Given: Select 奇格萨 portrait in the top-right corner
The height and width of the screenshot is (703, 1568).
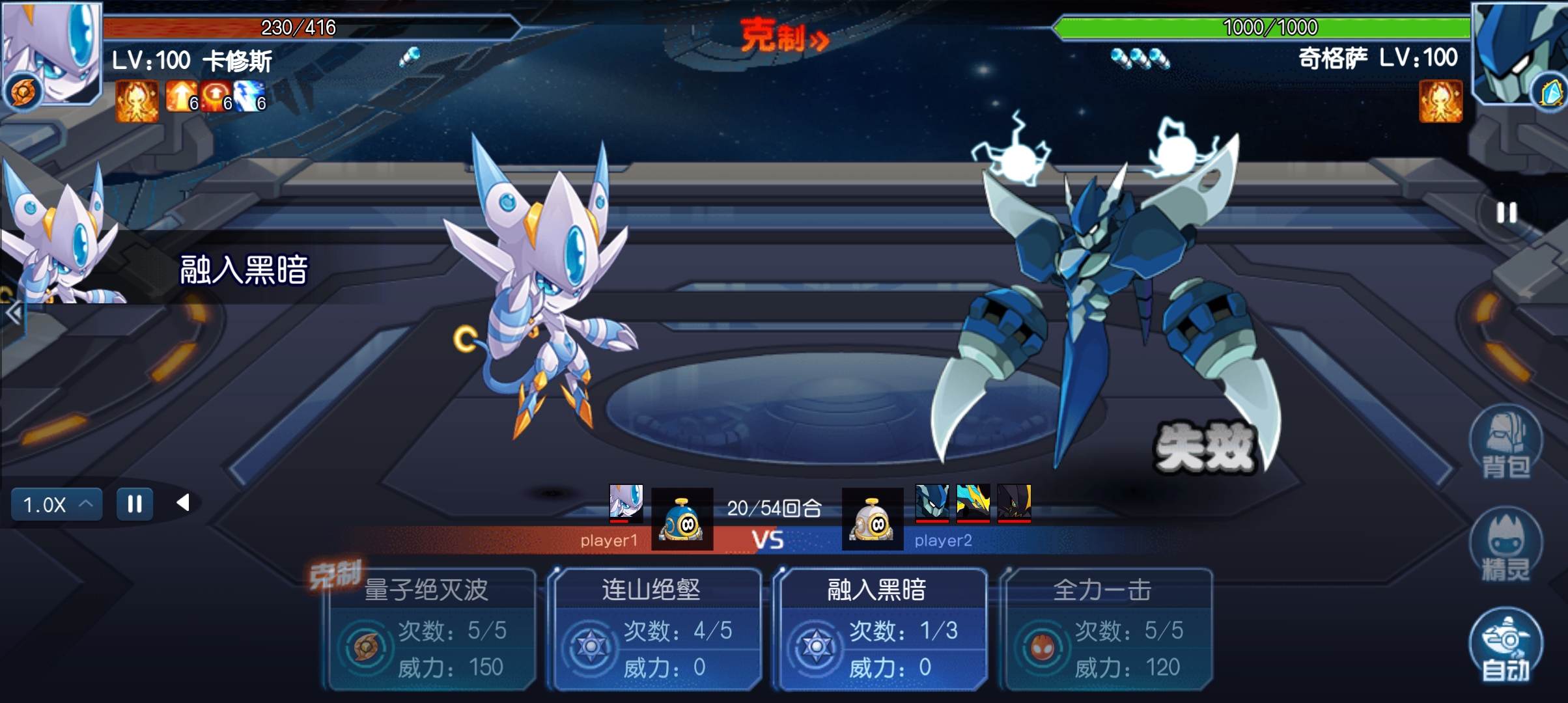Looking at the screenshot, I should [1519, 53].
